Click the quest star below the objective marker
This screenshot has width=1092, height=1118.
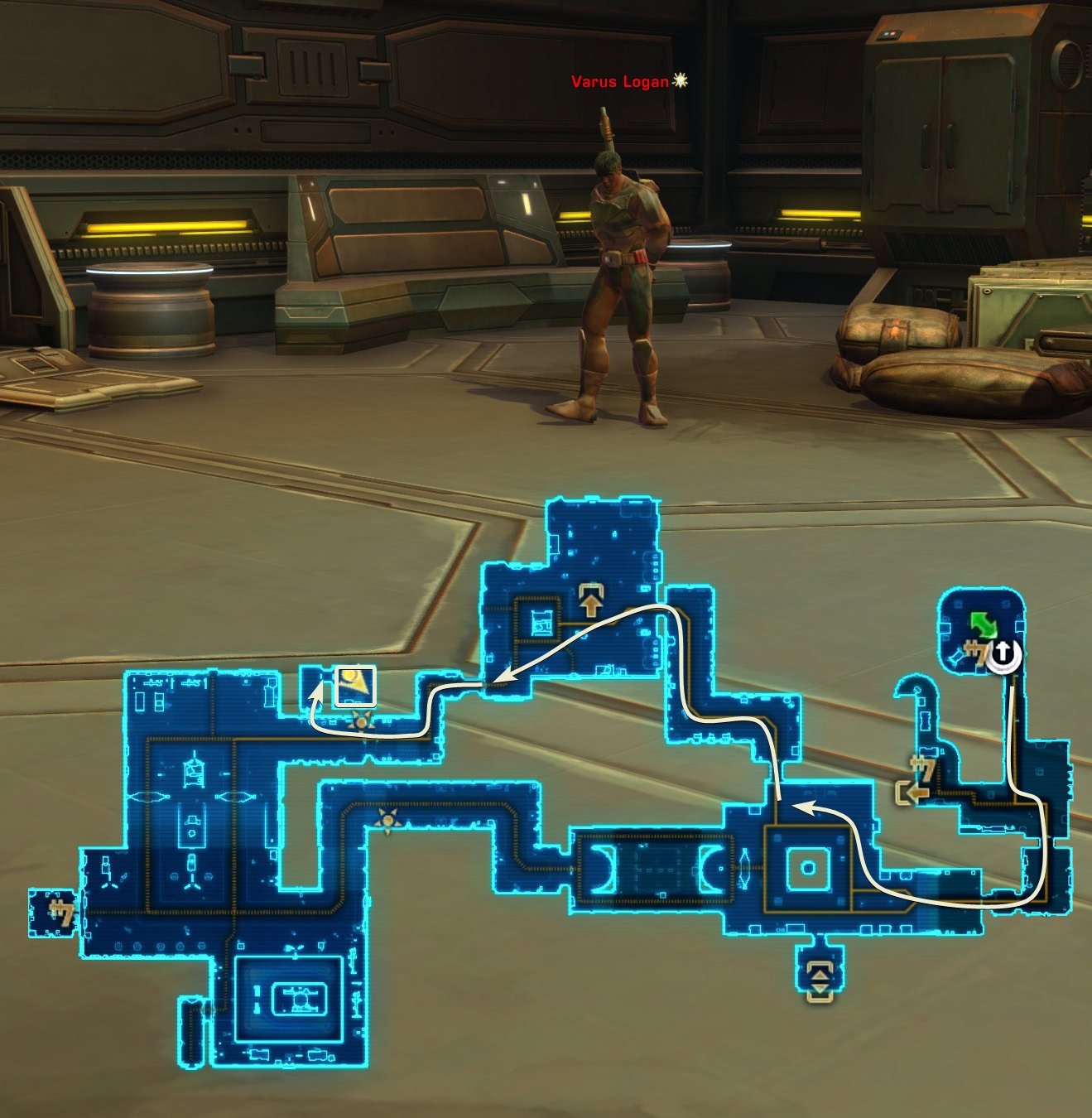coord(362,722)
